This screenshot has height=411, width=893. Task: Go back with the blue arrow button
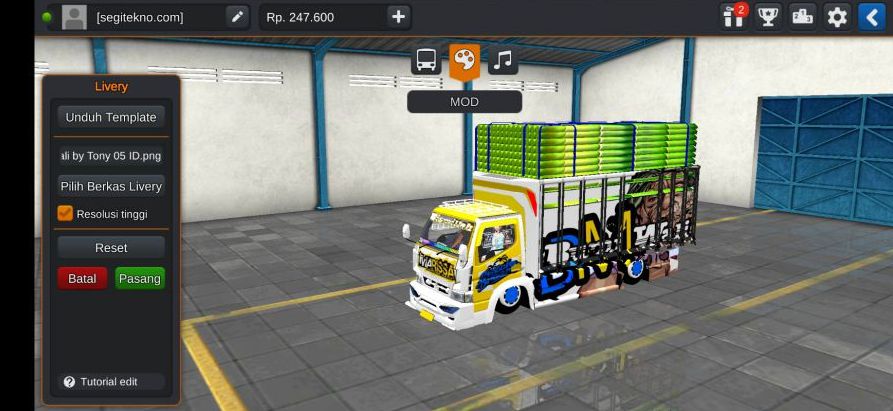click(871, 16)
